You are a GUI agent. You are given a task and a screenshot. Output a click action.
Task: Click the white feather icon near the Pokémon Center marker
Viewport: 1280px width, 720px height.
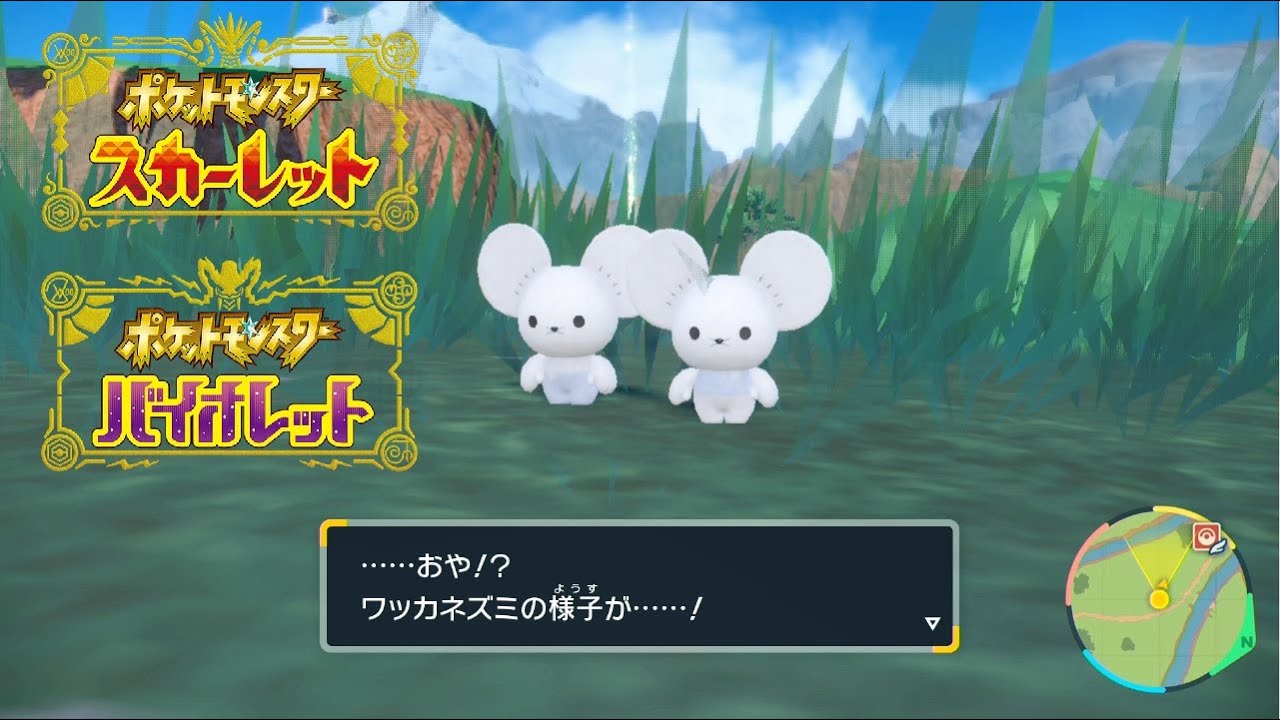1216,548
